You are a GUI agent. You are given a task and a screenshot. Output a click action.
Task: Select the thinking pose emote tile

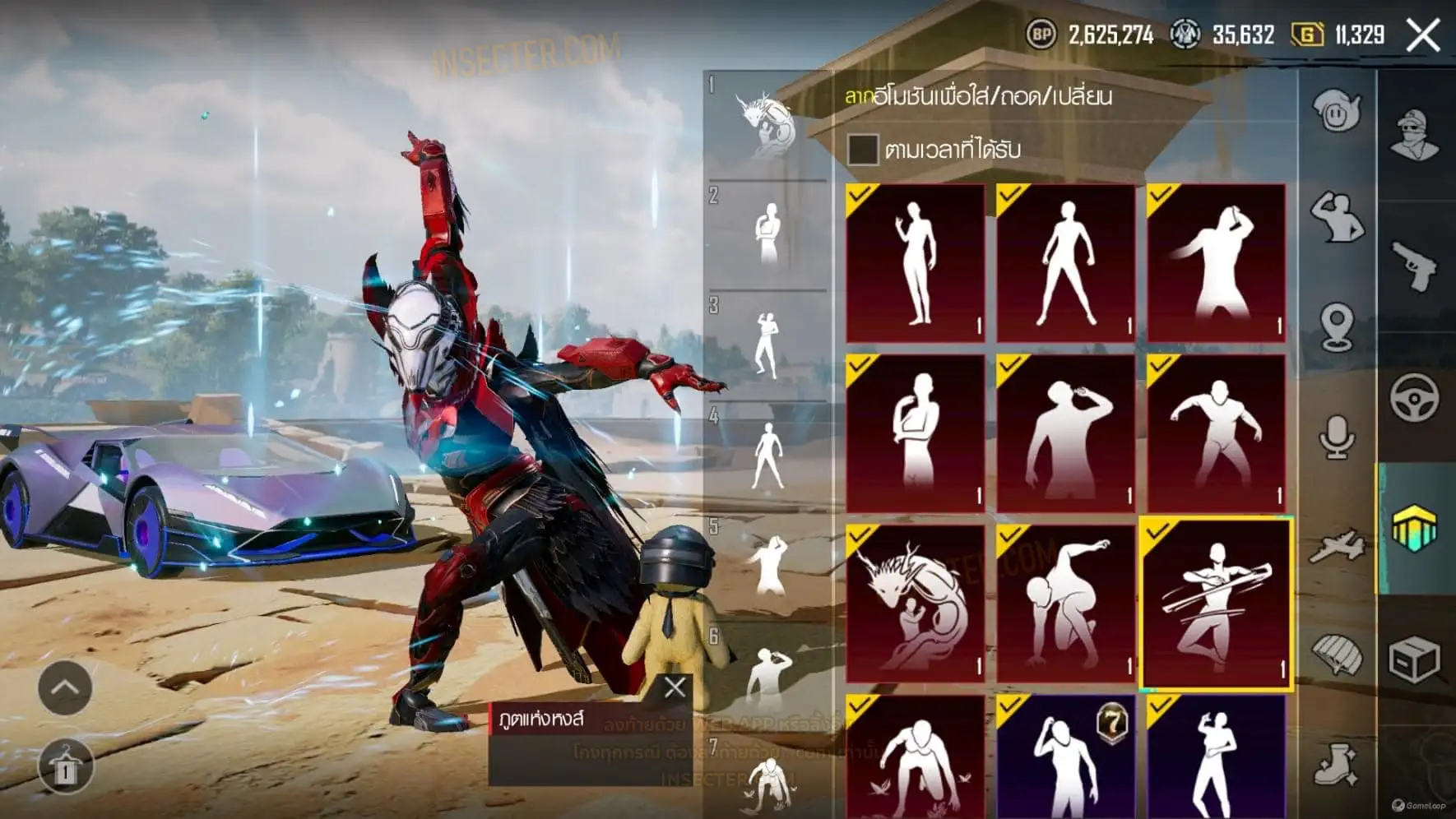(x=915, y=433)
